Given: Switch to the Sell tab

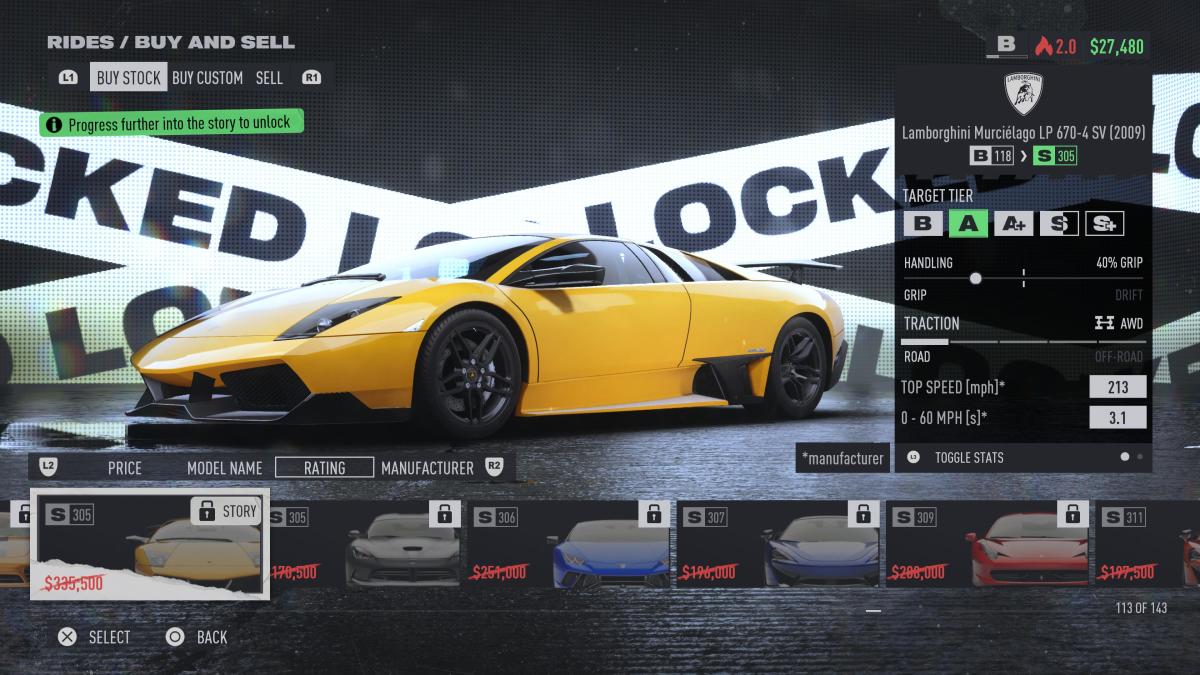Looking at the screenshot, I should (269, 77).
